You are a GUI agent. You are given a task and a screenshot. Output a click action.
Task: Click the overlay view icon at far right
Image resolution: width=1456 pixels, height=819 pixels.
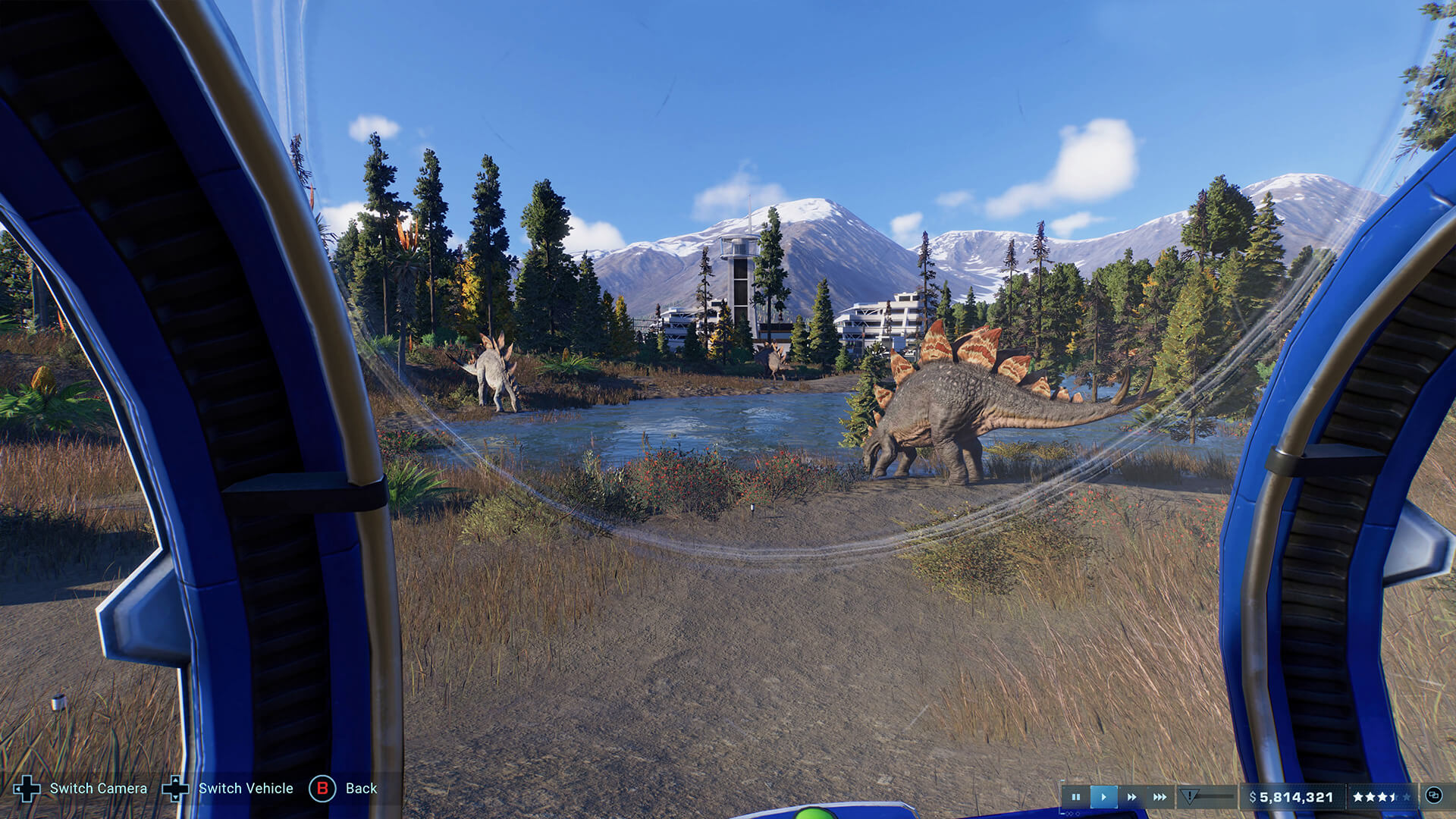(1436, 796)
